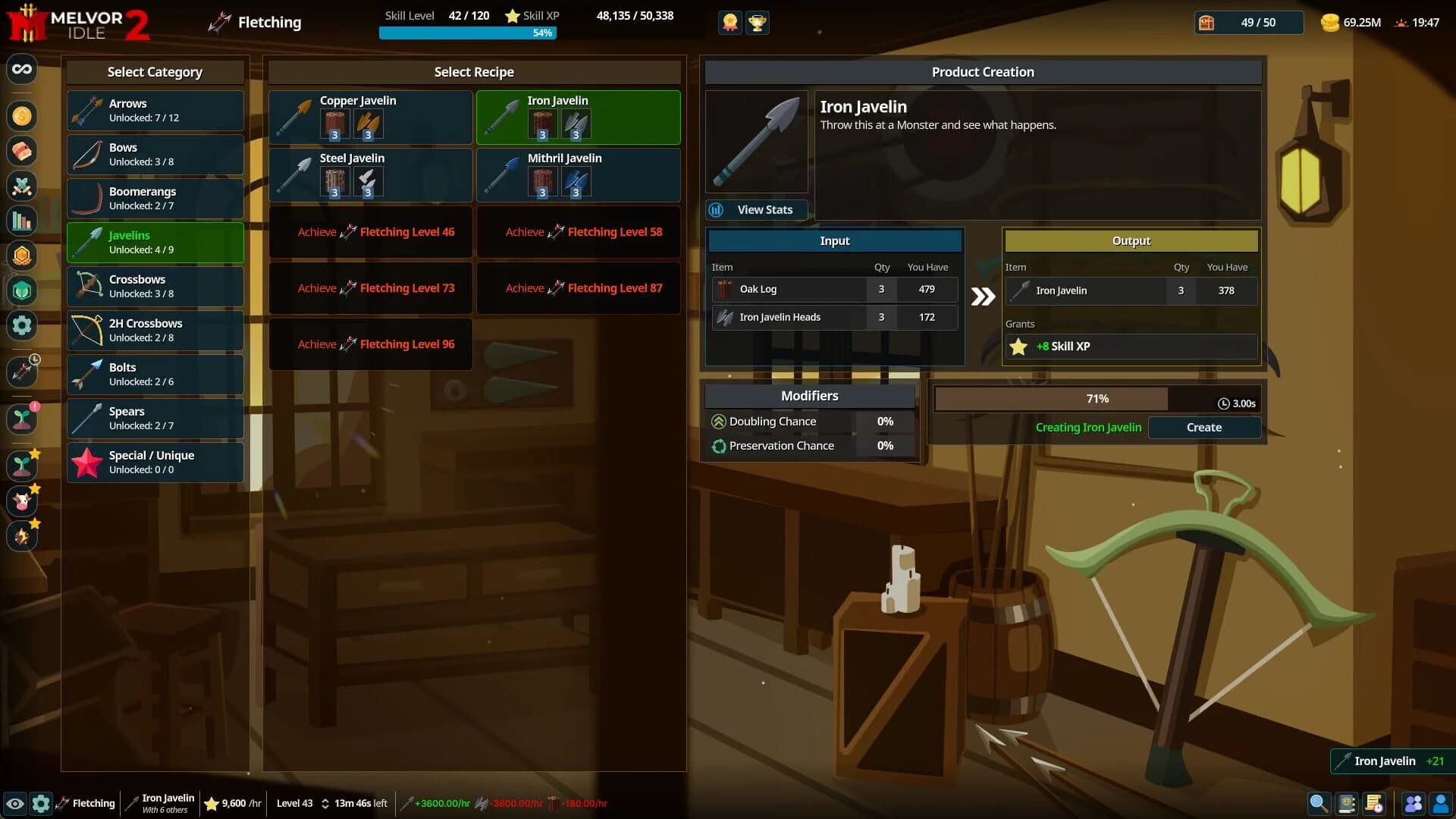
Task: Switch to the Arrows category
Action: [155, 110]
